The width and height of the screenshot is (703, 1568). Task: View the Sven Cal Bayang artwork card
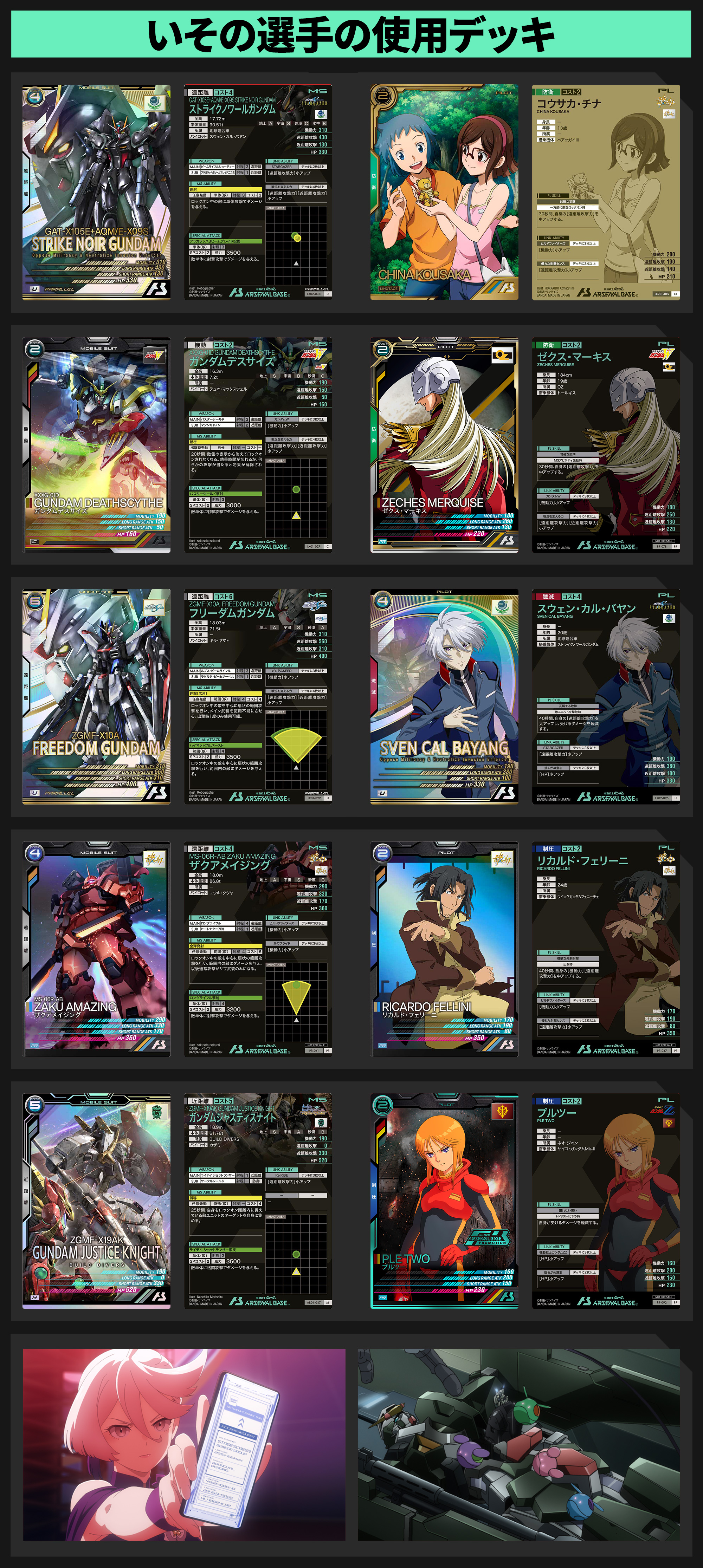click(444, 696)
